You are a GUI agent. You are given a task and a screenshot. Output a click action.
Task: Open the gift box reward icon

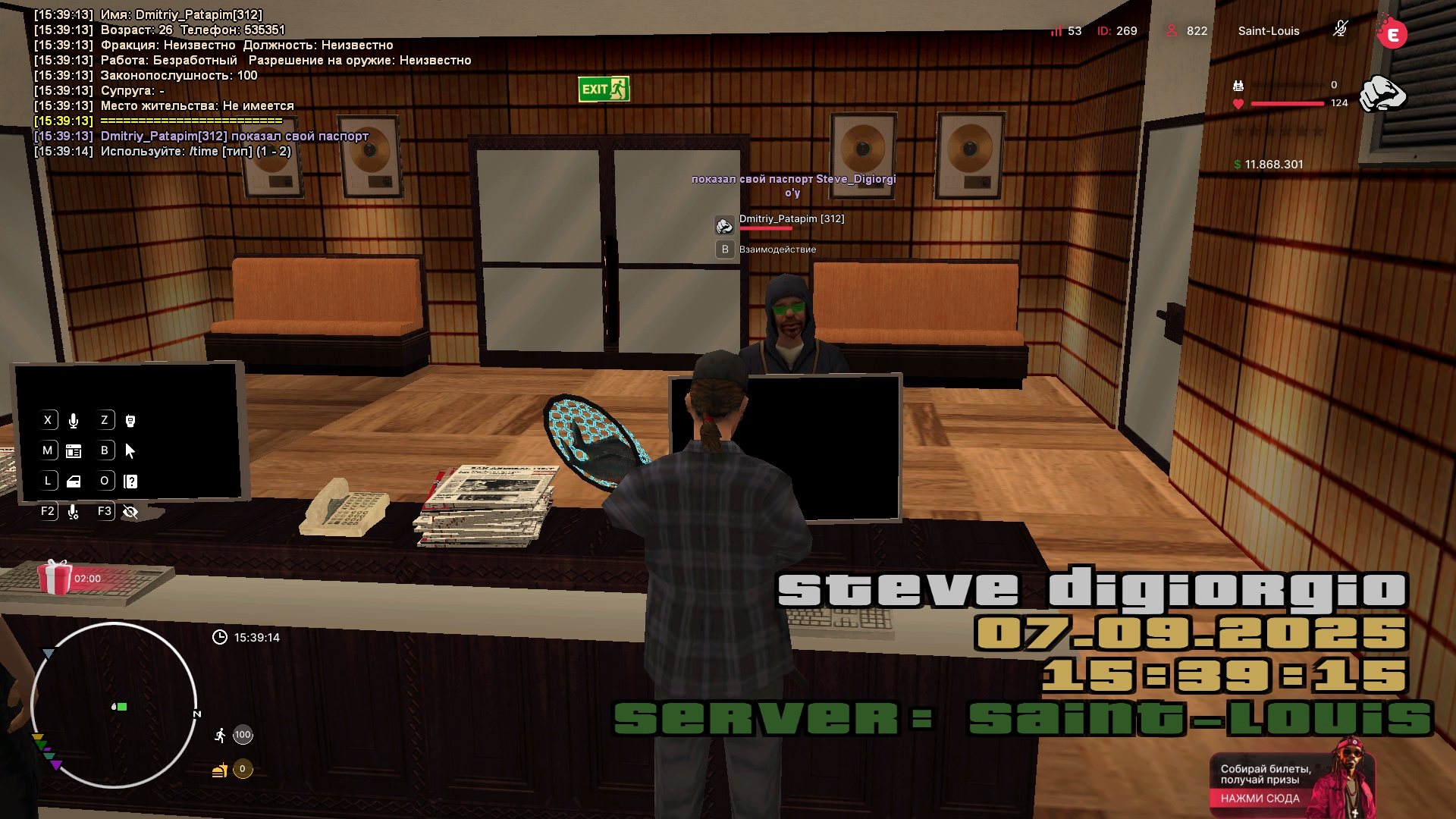(x=55, y=578)
